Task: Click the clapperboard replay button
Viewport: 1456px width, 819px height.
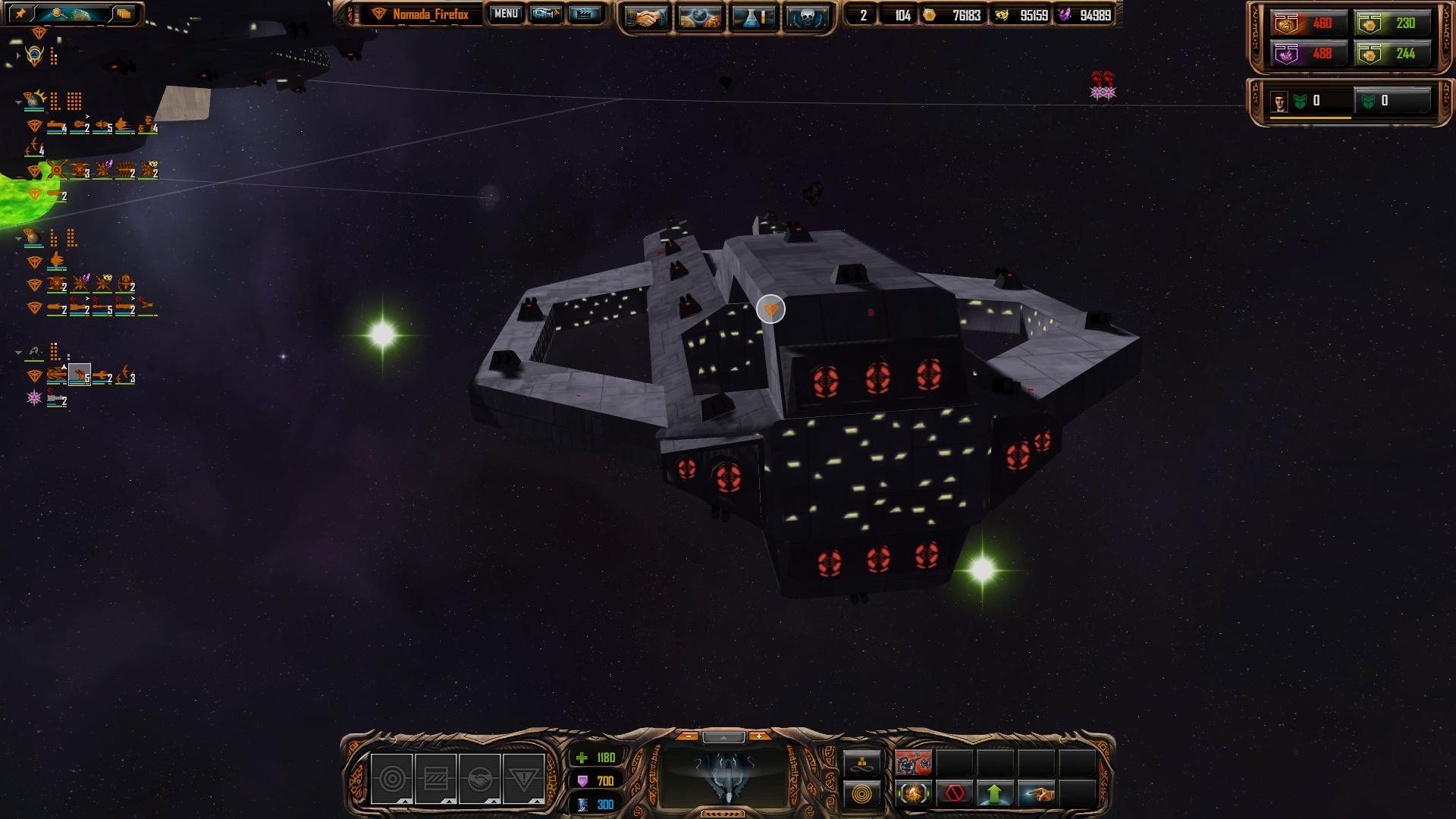Action: [584, 14]
